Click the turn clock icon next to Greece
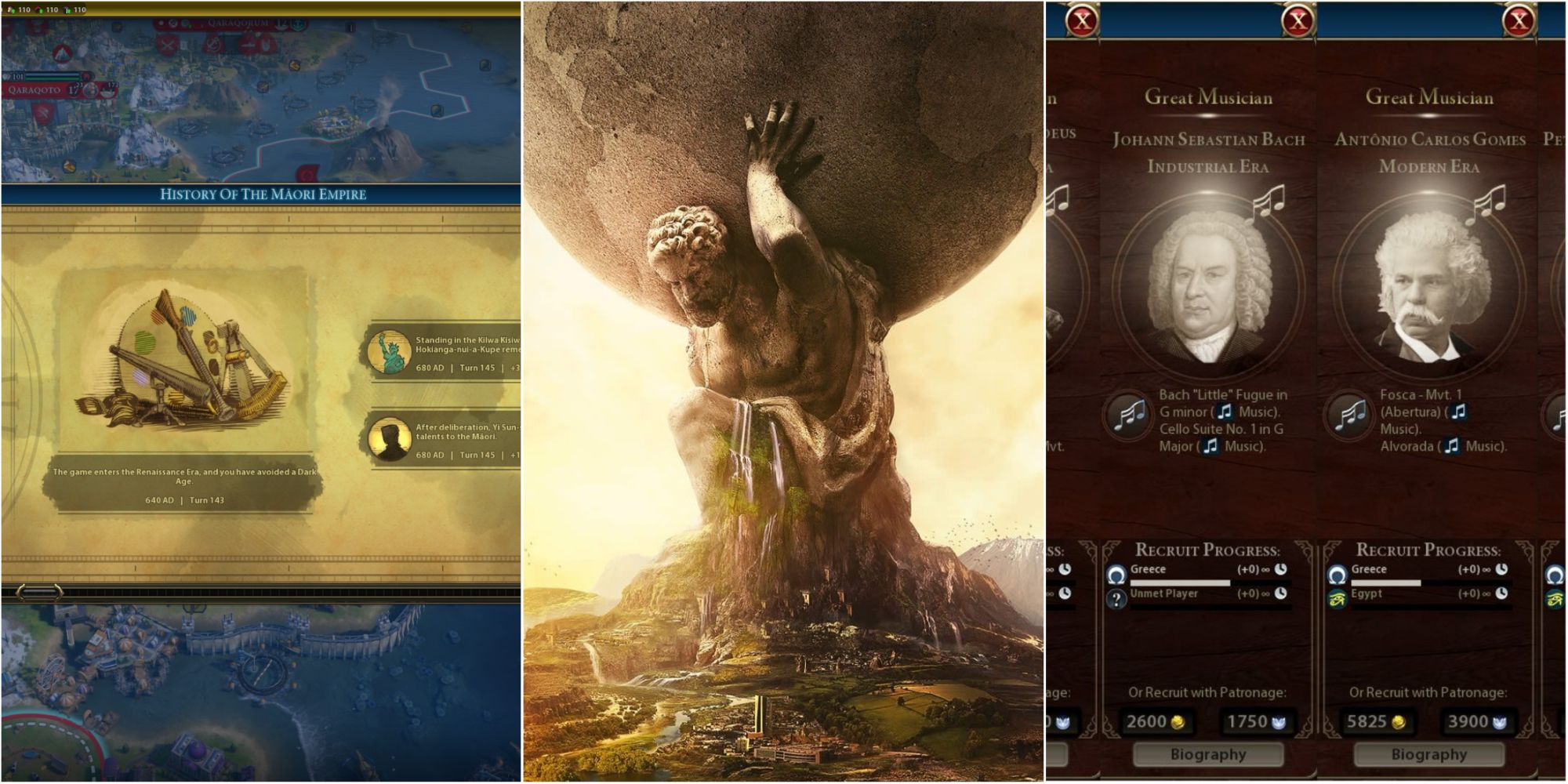 pos(1280,568)
